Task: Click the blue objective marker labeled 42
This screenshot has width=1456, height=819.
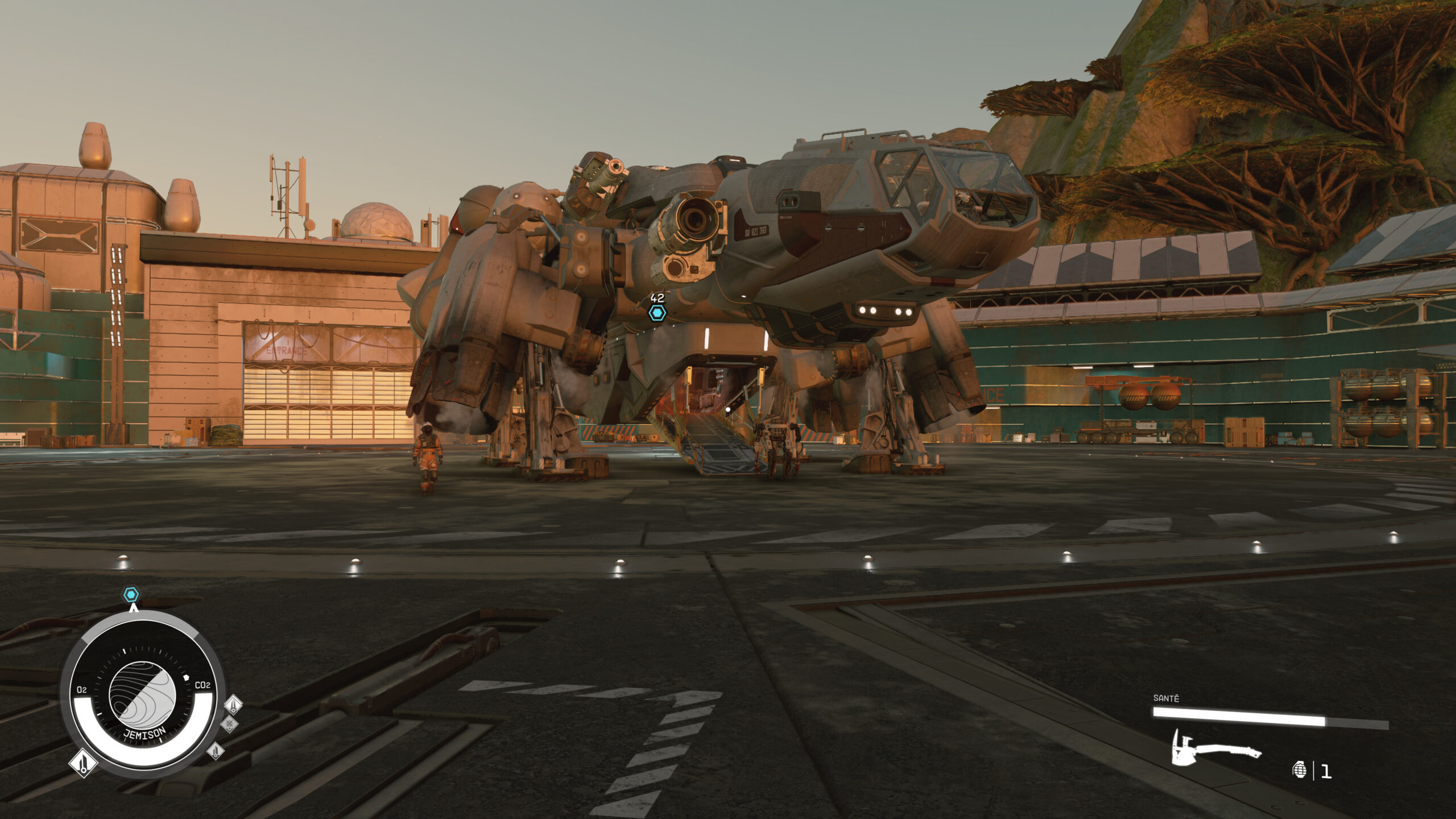Action: pos(657,313)
